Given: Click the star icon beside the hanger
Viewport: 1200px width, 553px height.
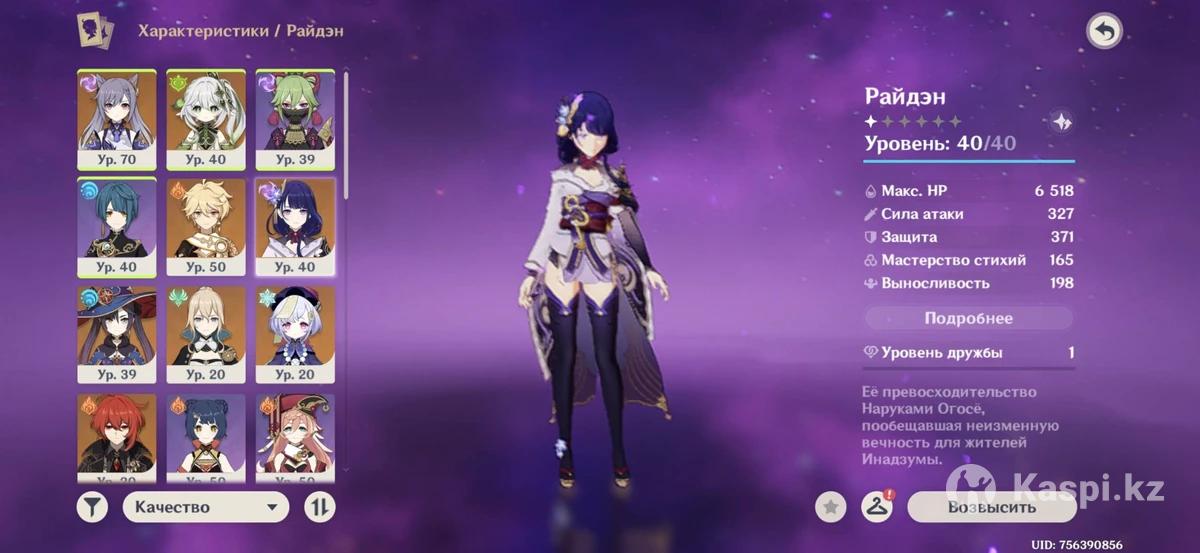Looking at the screenshot, I should [x=830, y=507].
